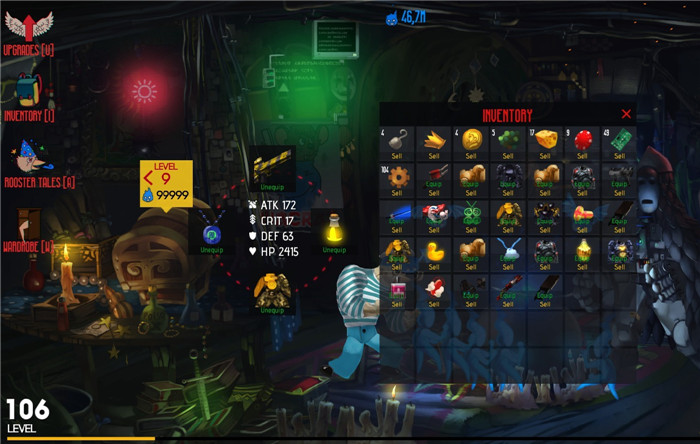
Task: Close the Inventory panel
Action: pyautogui.click(x=626, y=114)
